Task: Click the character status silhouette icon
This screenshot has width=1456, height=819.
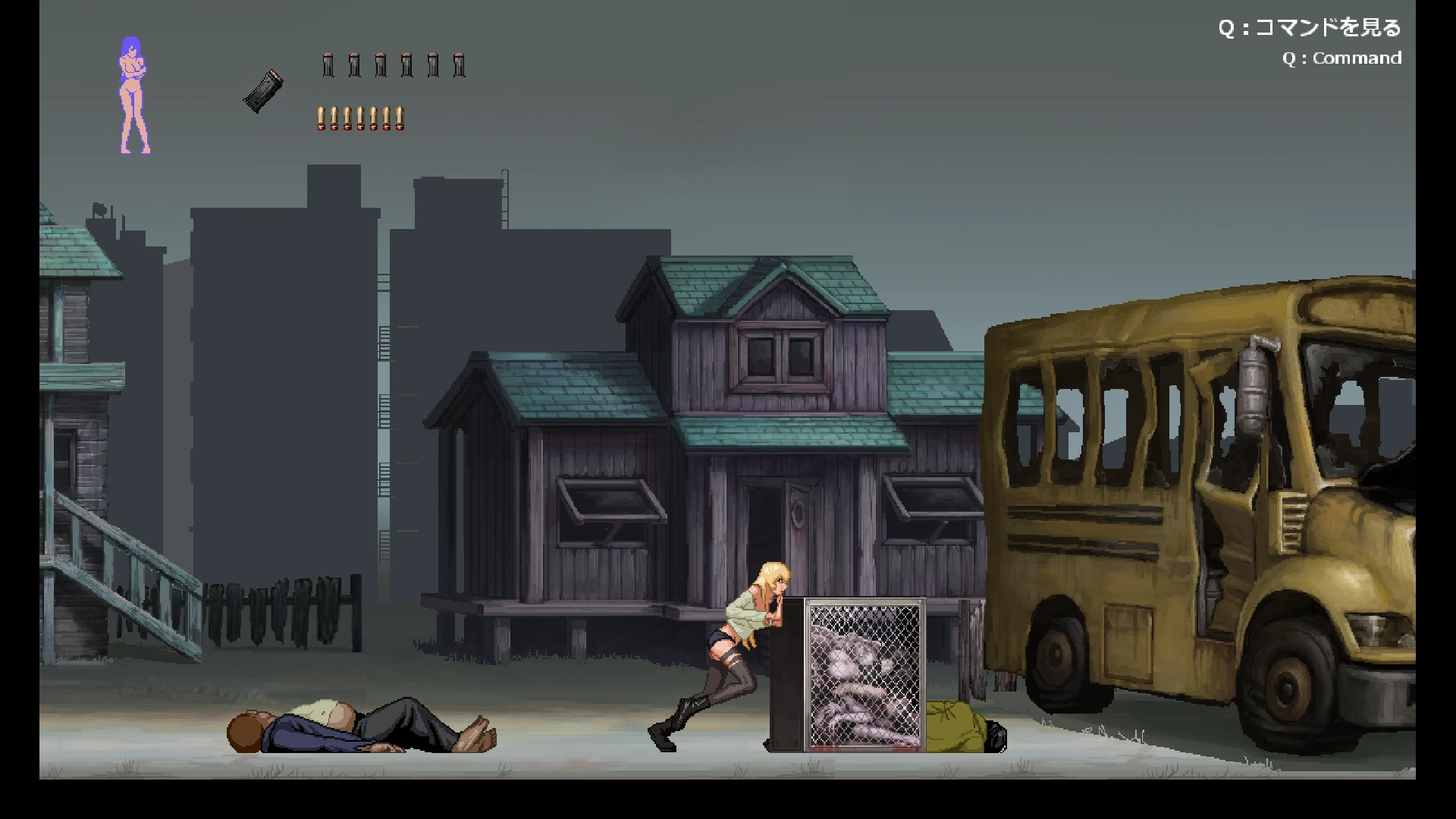Action: pyautogui.click(x=133, y=96)
